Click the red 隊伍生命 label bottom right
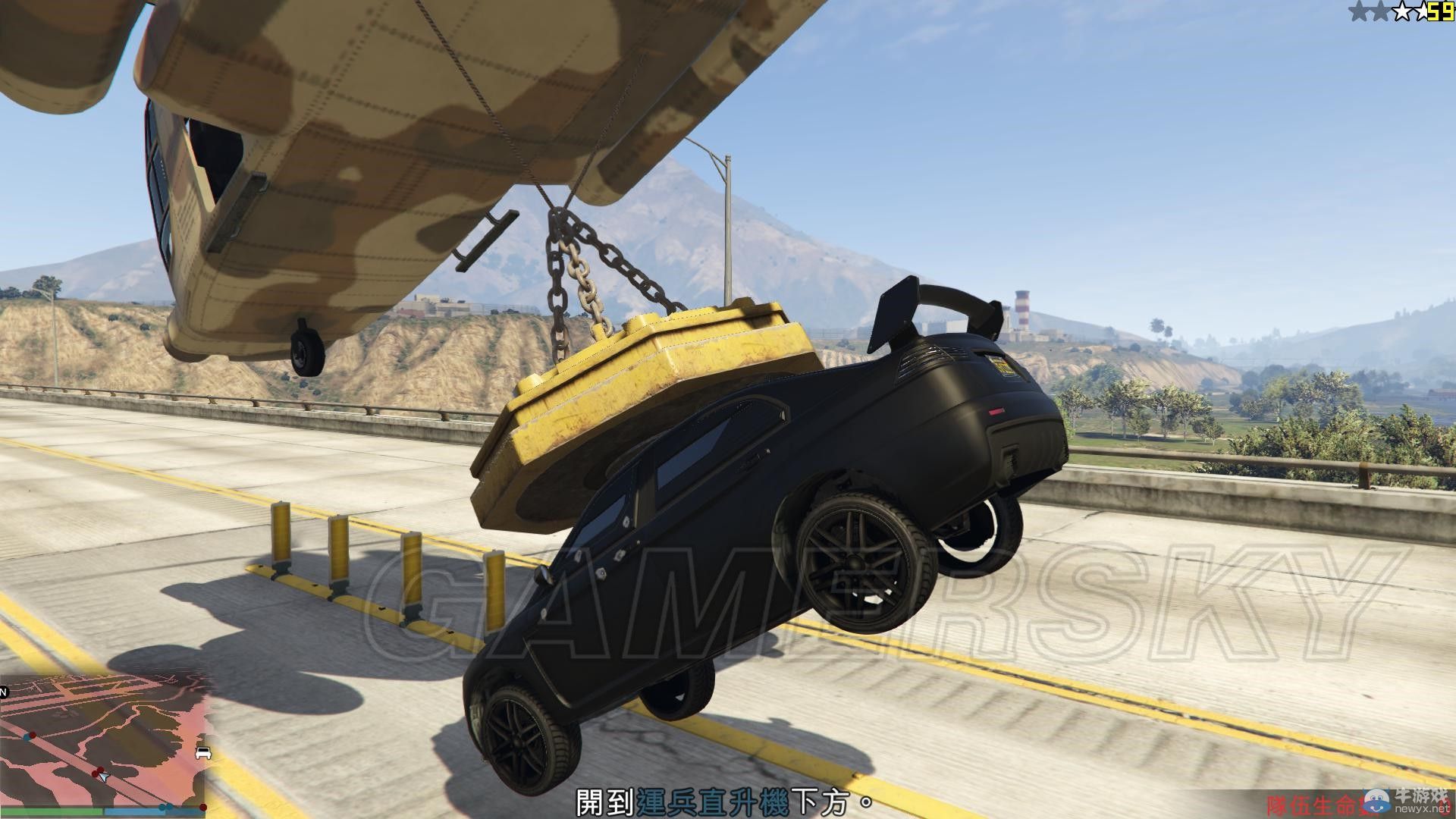Screen dimensions: 1456x819 coord(1314,805)
